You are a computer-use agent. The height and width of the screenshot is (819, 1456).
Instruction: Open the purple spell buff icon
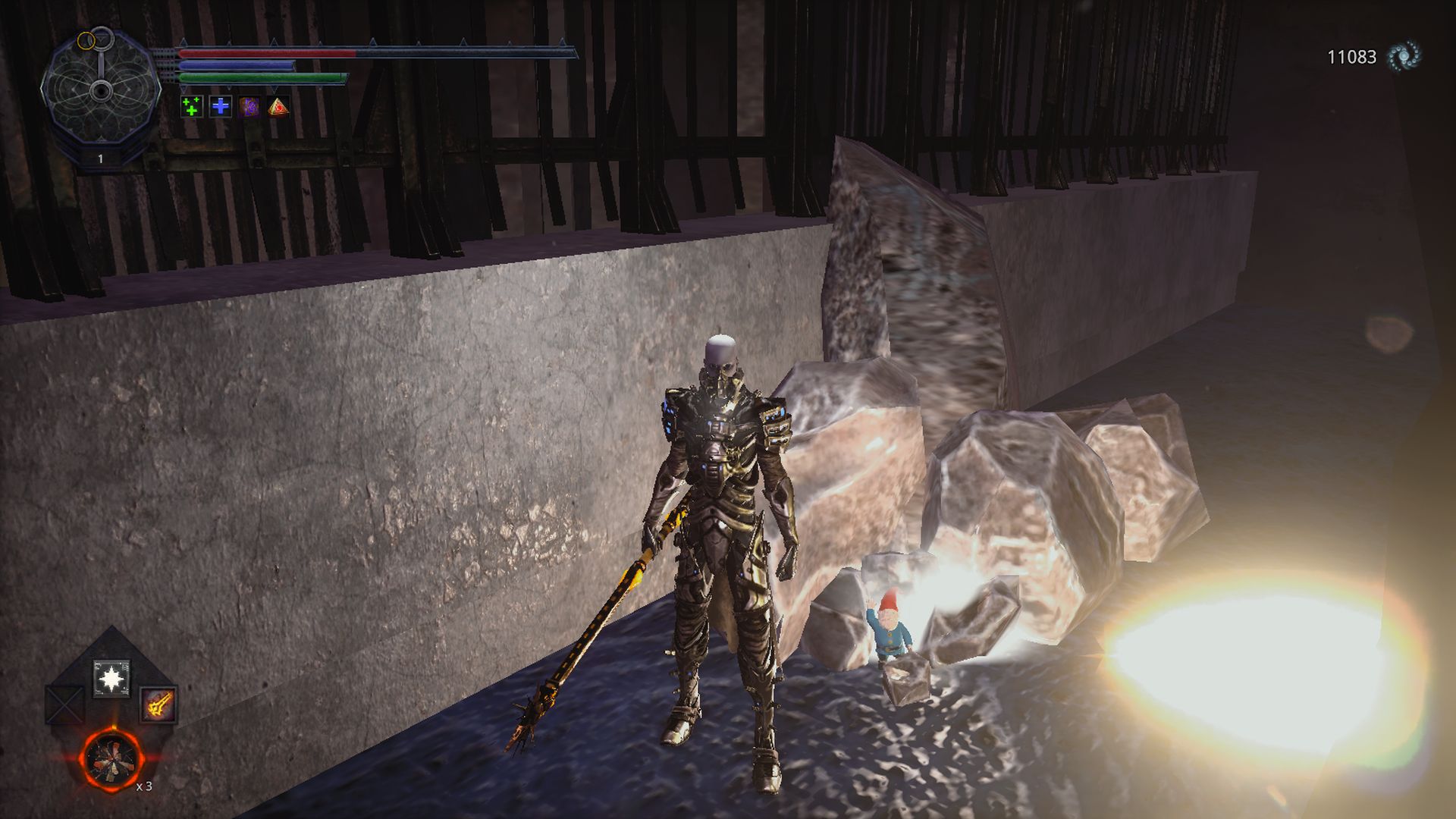coord(250,107)
